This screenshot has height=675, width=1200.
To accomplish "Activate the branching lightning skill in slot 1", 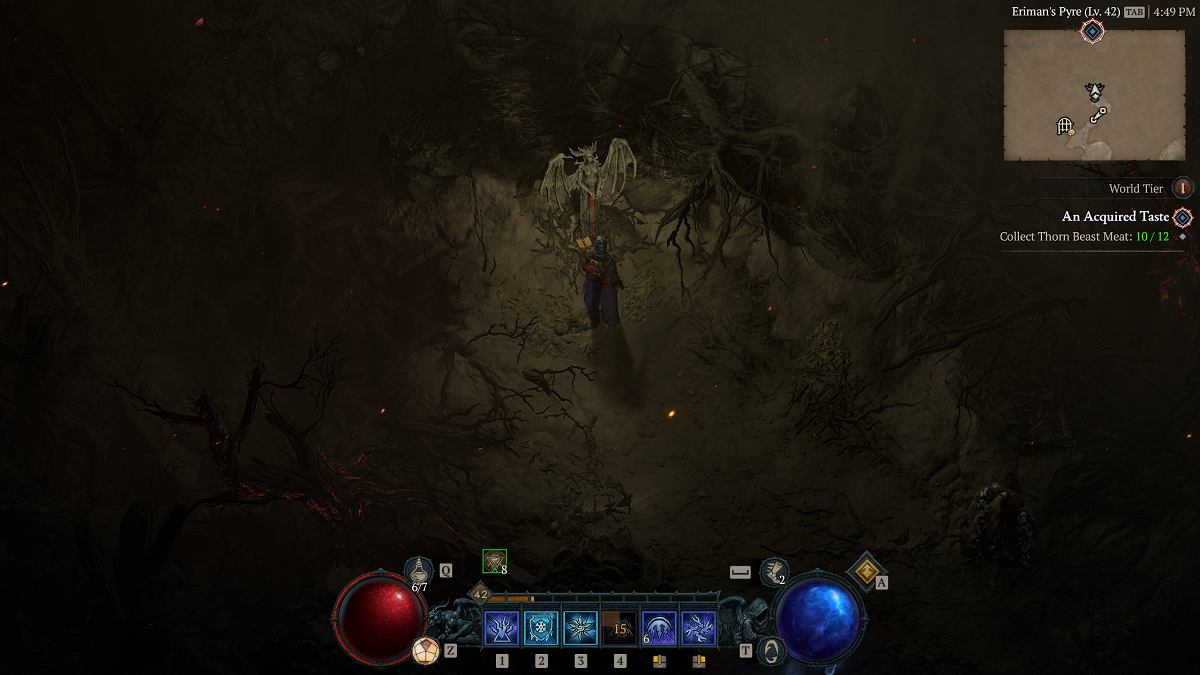I will [x=501, y=629].
